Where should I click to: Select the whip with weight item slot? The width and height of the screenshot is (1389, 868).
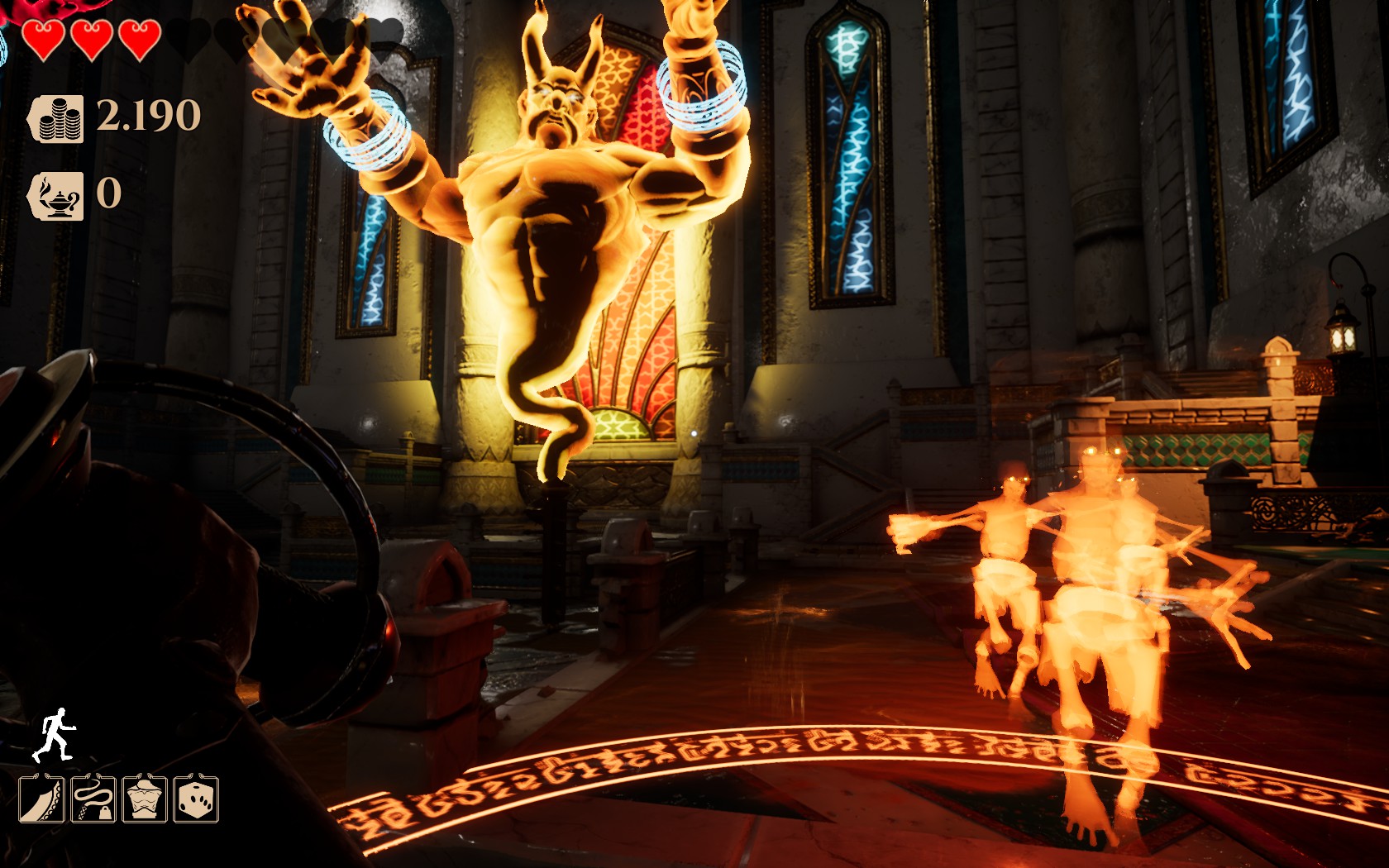point(93,799)
